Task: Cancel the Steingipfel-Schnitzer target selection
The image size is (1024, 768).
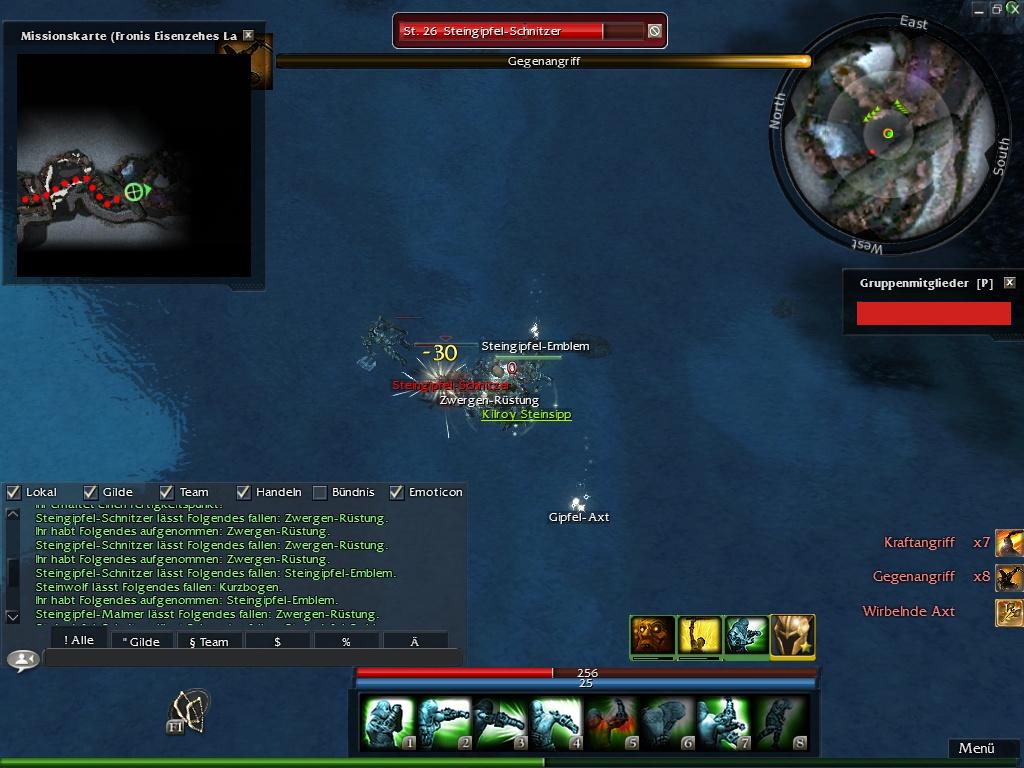Action: pyautogui.click(x=654, y=31)
